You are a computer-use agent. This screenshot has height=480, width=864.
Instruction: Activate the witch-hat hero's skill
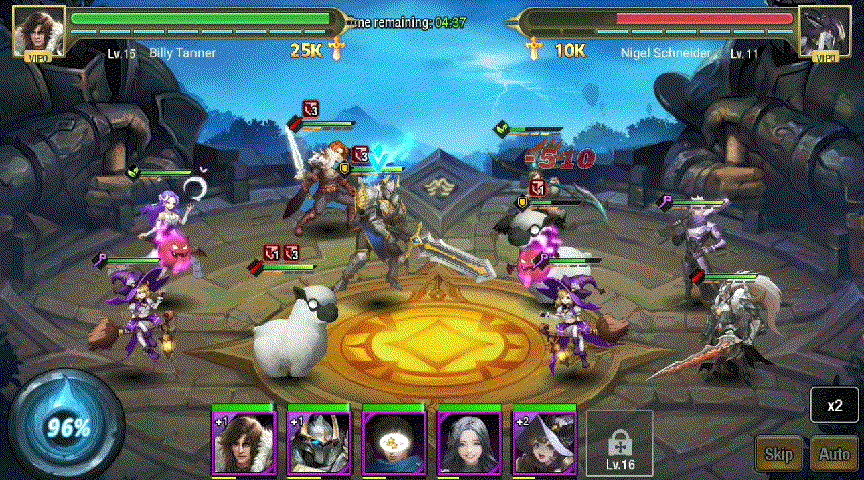point(545,441)
